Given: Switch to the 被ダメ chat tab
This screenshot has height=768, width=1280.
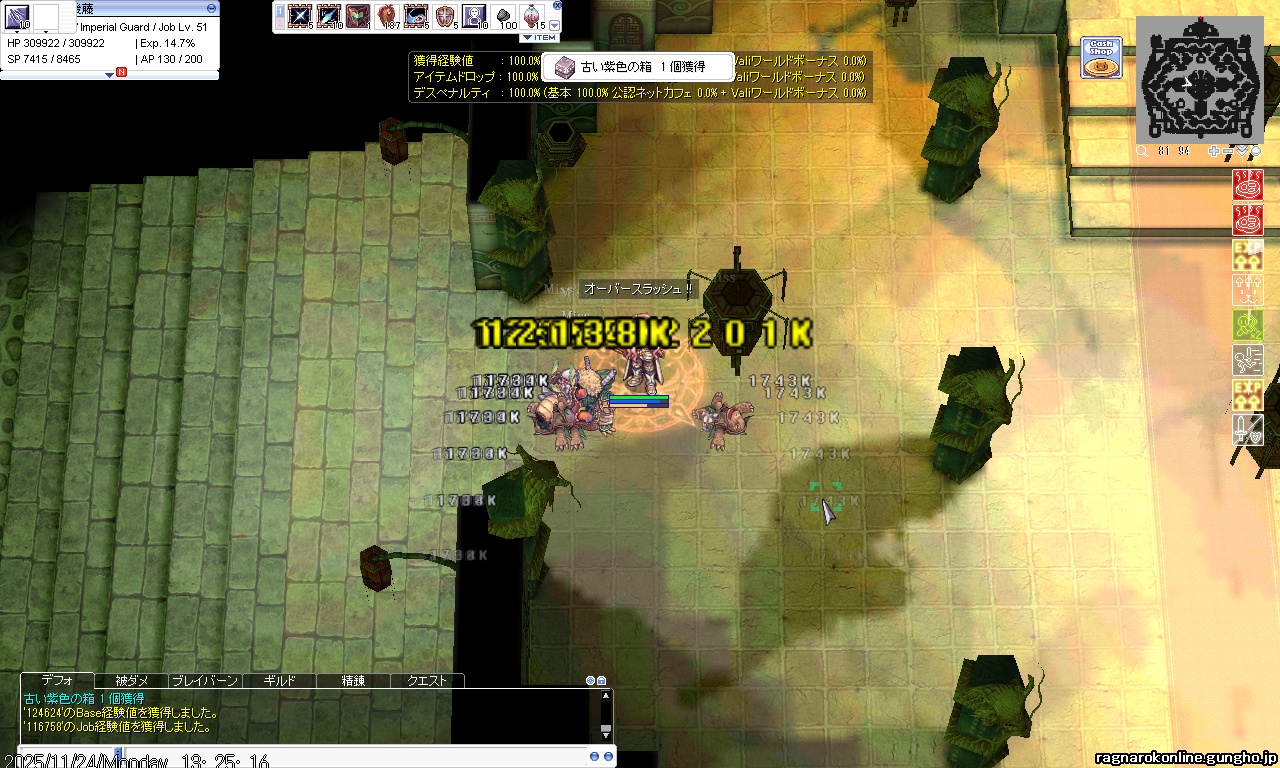Looking at the screenshot, I should [132, 680].
